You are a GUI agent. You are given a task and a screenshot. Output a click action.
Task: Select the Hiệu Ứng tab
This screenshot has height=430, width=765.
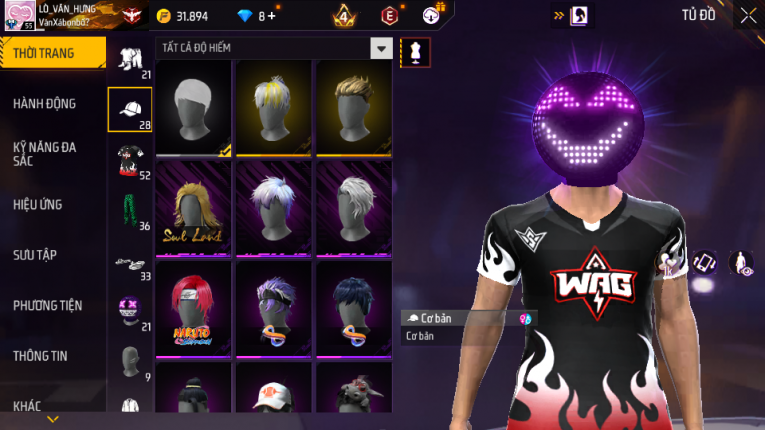click(x=38, y=205)
